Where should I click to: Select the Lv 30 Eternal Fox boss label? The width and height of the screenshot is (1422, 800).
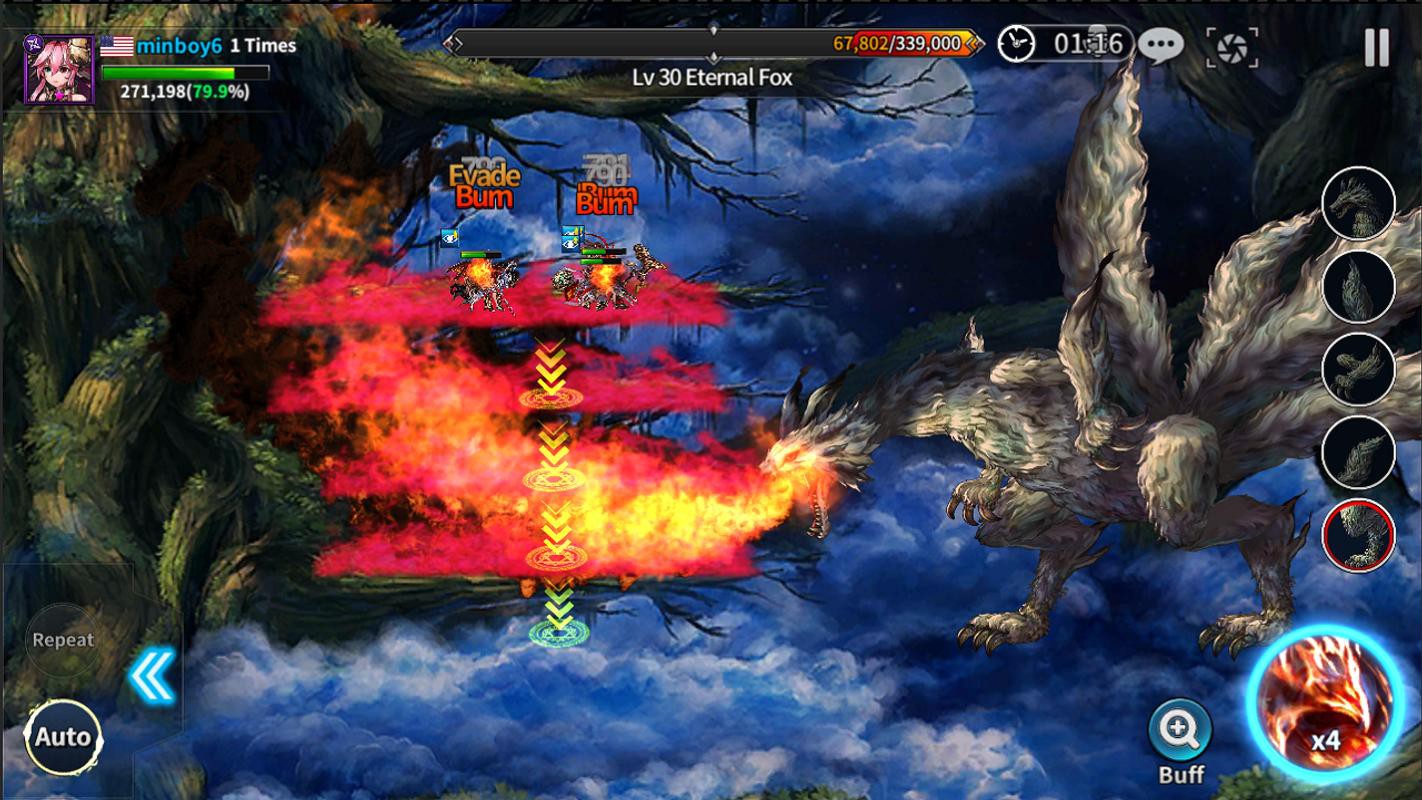click(714, 76)
